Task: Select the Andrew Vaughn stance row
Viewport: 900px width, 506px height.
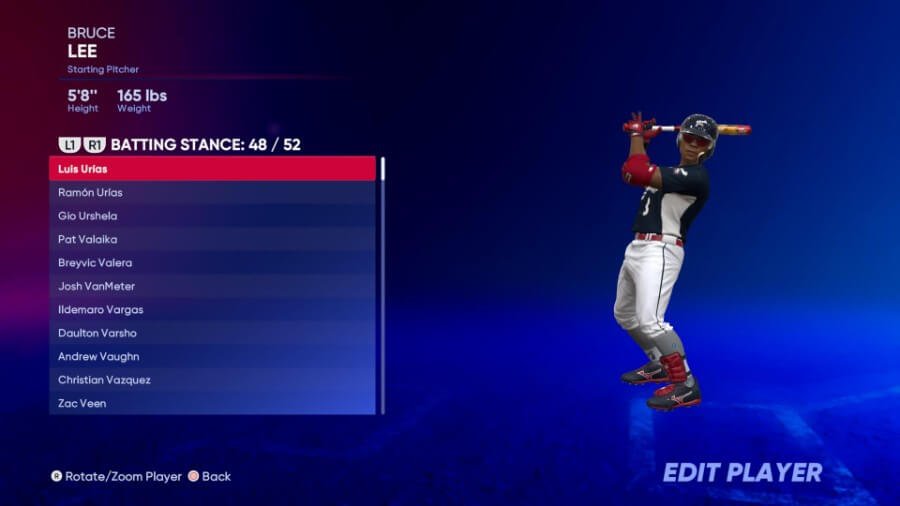Action: 212,357
